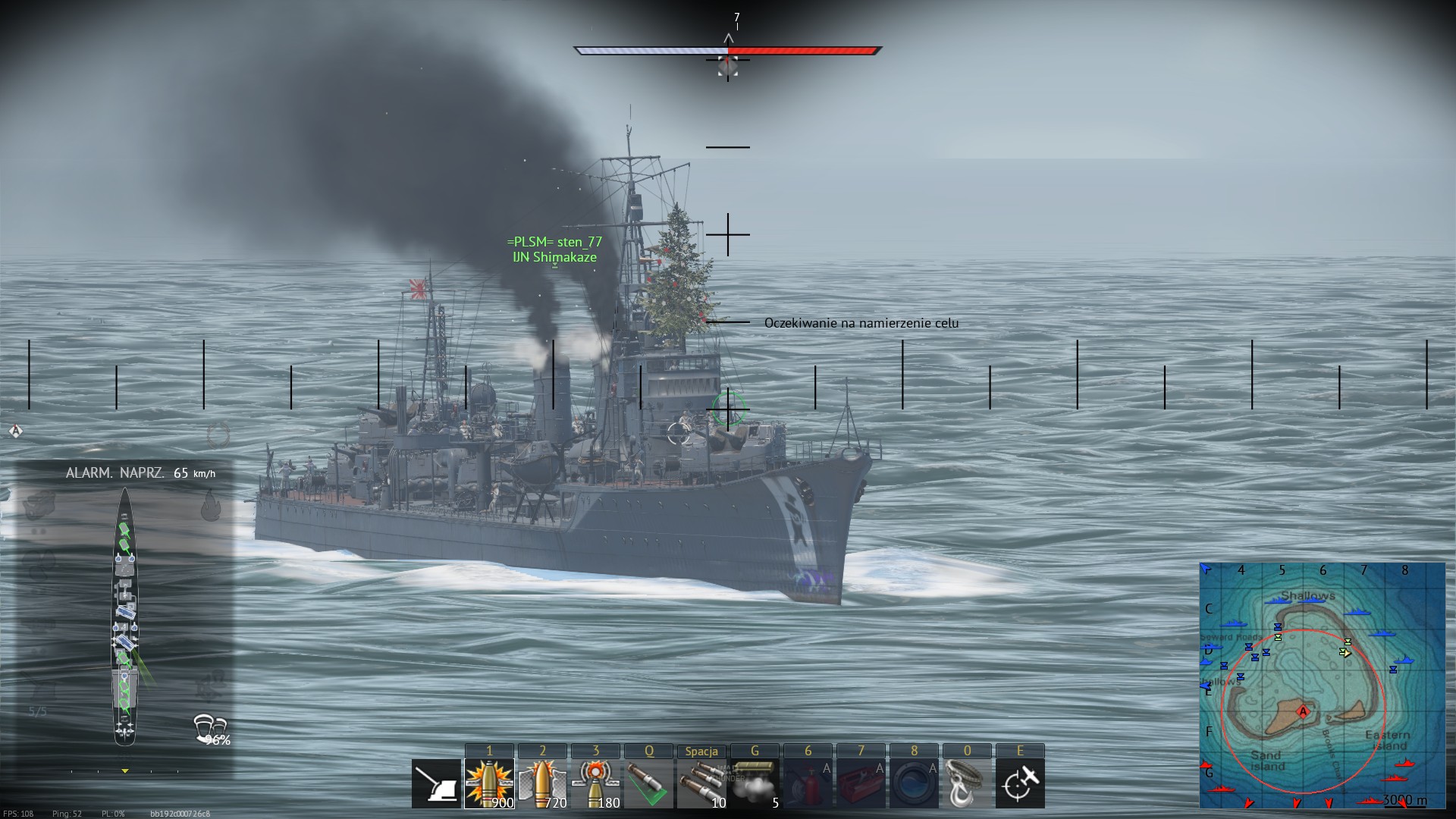
Task: Deploy the smoke screen ability
Action: pos(755,783)
